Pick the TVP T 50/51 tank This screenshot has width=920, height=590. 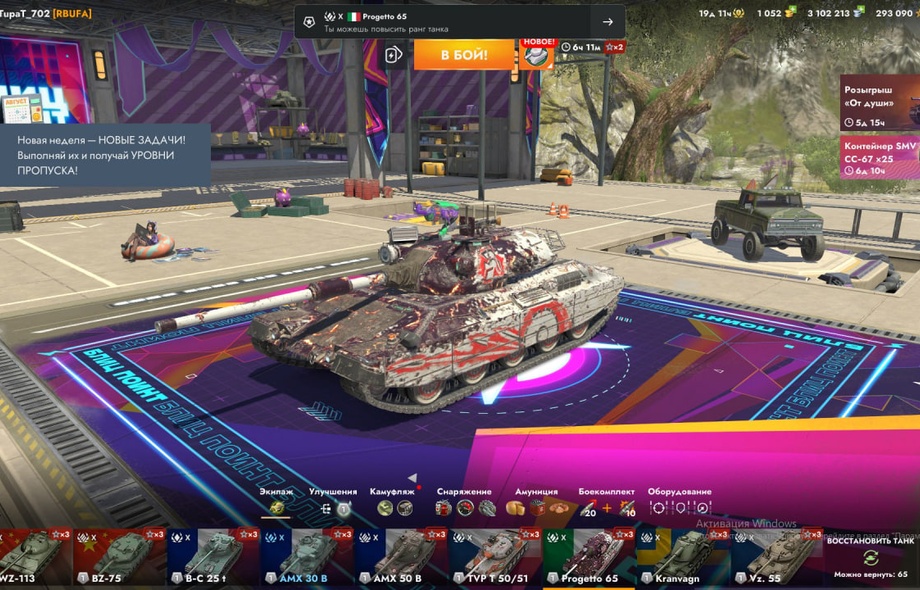(x=493, y=558)
